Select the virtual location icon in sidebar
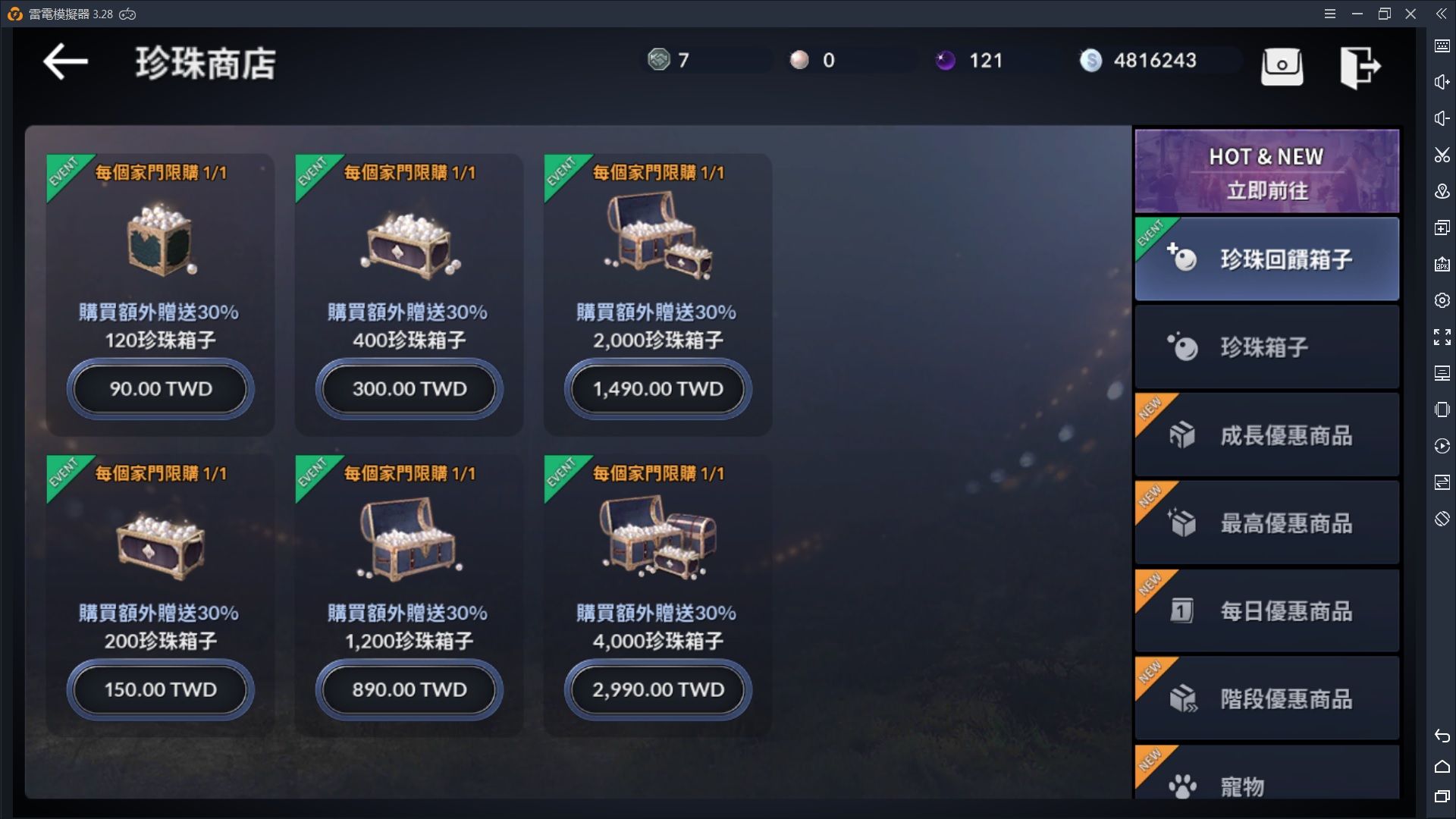The height and width of the screenshot is (819, 1456). 1442,191
